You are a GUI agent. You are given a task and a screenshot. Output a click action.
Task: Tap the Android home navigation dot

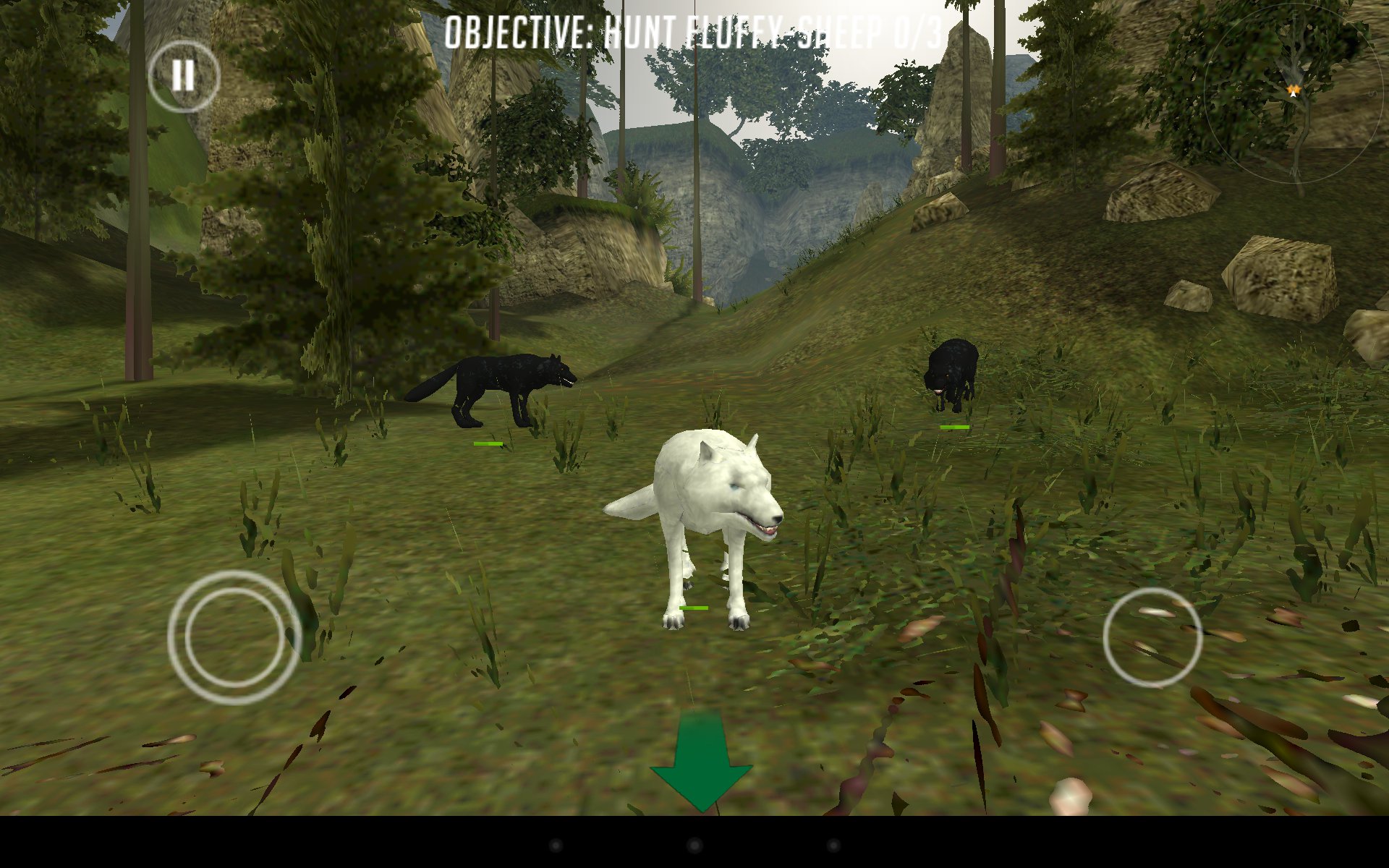pos(694,845)
